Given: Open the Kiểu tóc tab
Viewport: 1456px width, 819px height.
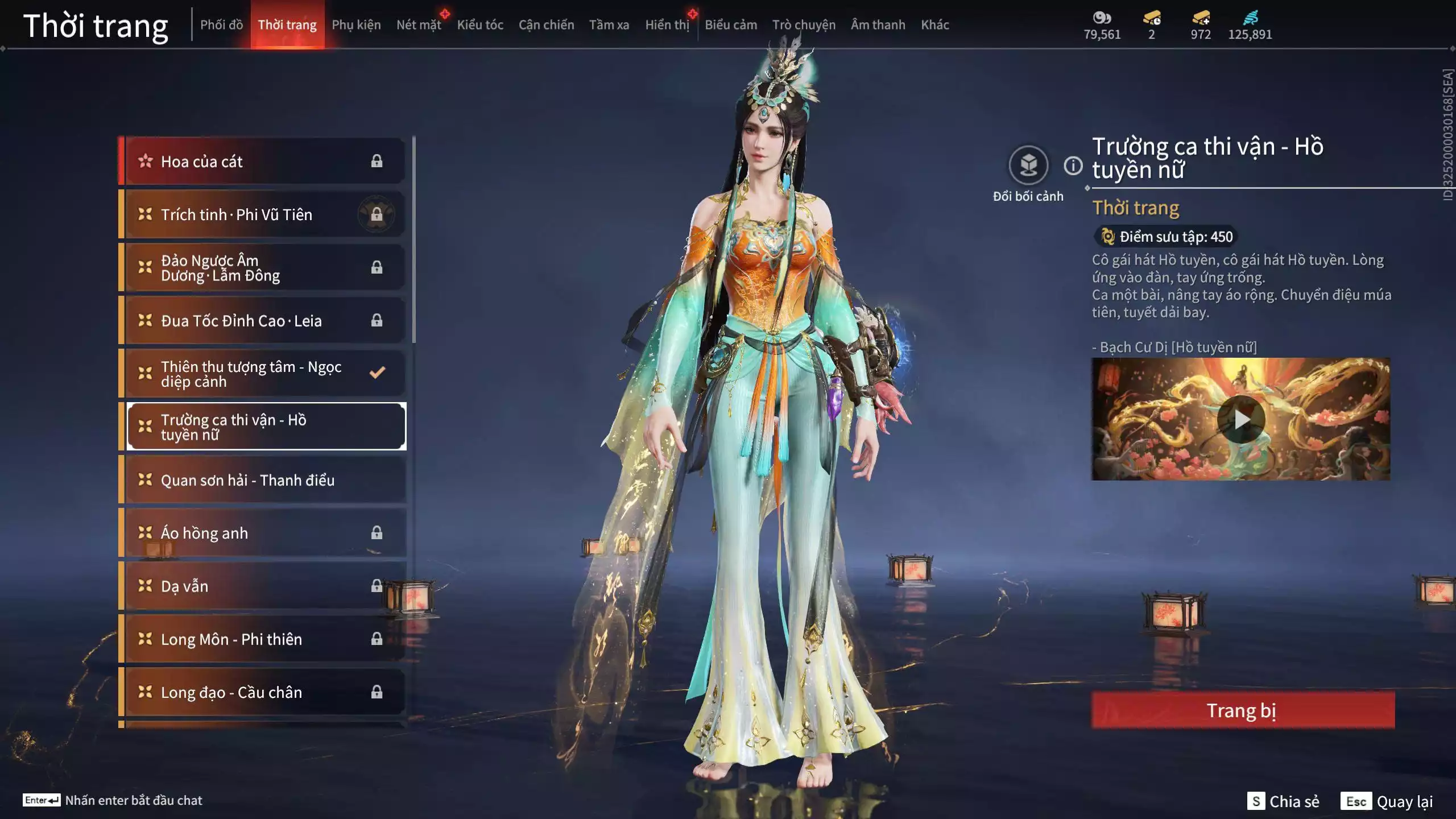Looking at the screenshot, I should tap(481, 25).
